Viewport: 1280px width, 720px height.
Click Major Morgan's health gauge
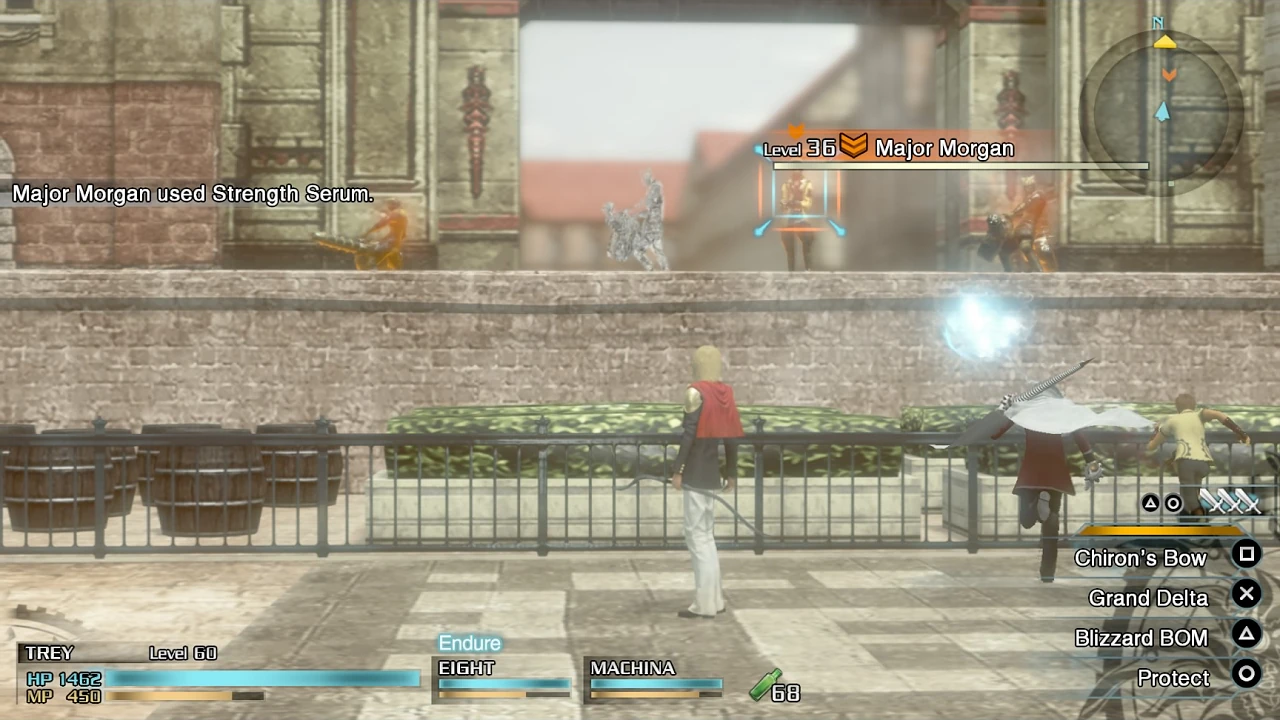click(960, 166)
